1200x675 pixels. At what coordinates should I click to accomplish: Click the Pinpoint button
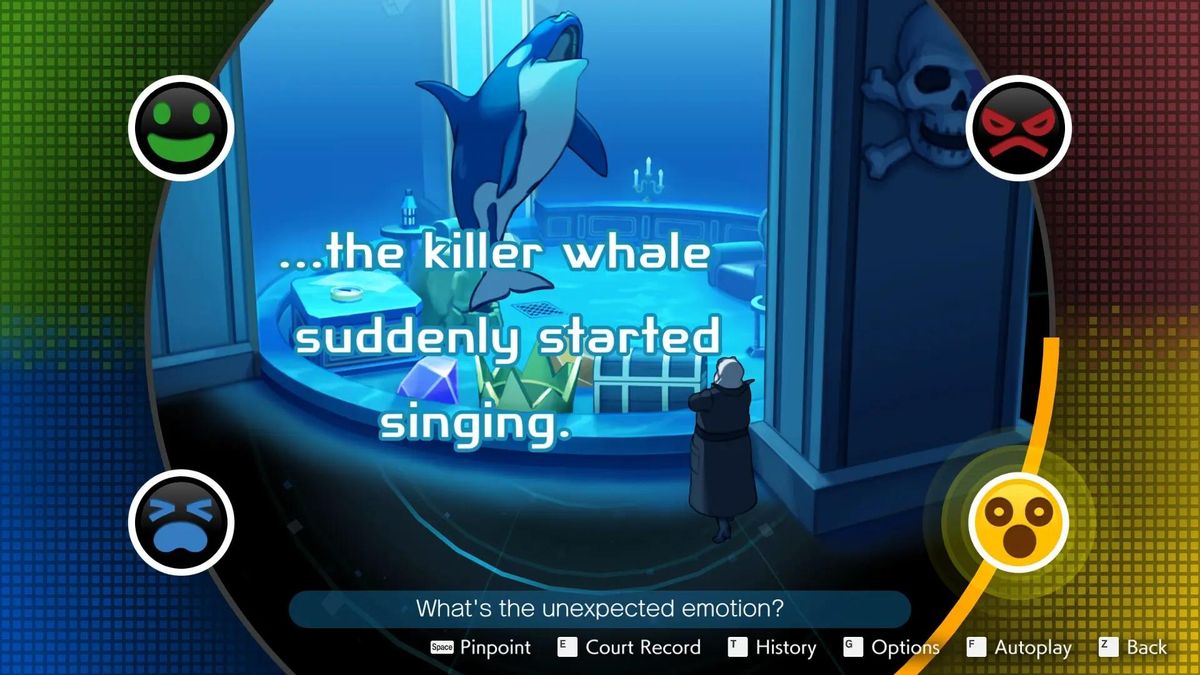pos(481,647)
